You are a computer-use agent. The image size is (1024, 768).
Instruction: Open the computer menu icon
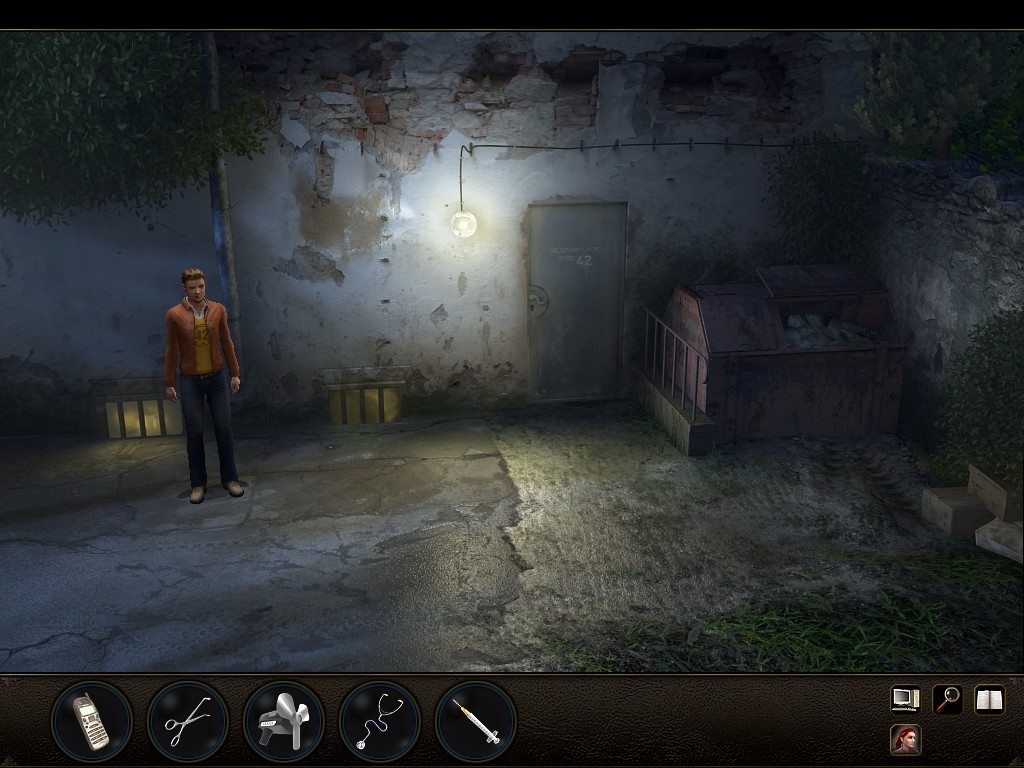coord(905,699)
